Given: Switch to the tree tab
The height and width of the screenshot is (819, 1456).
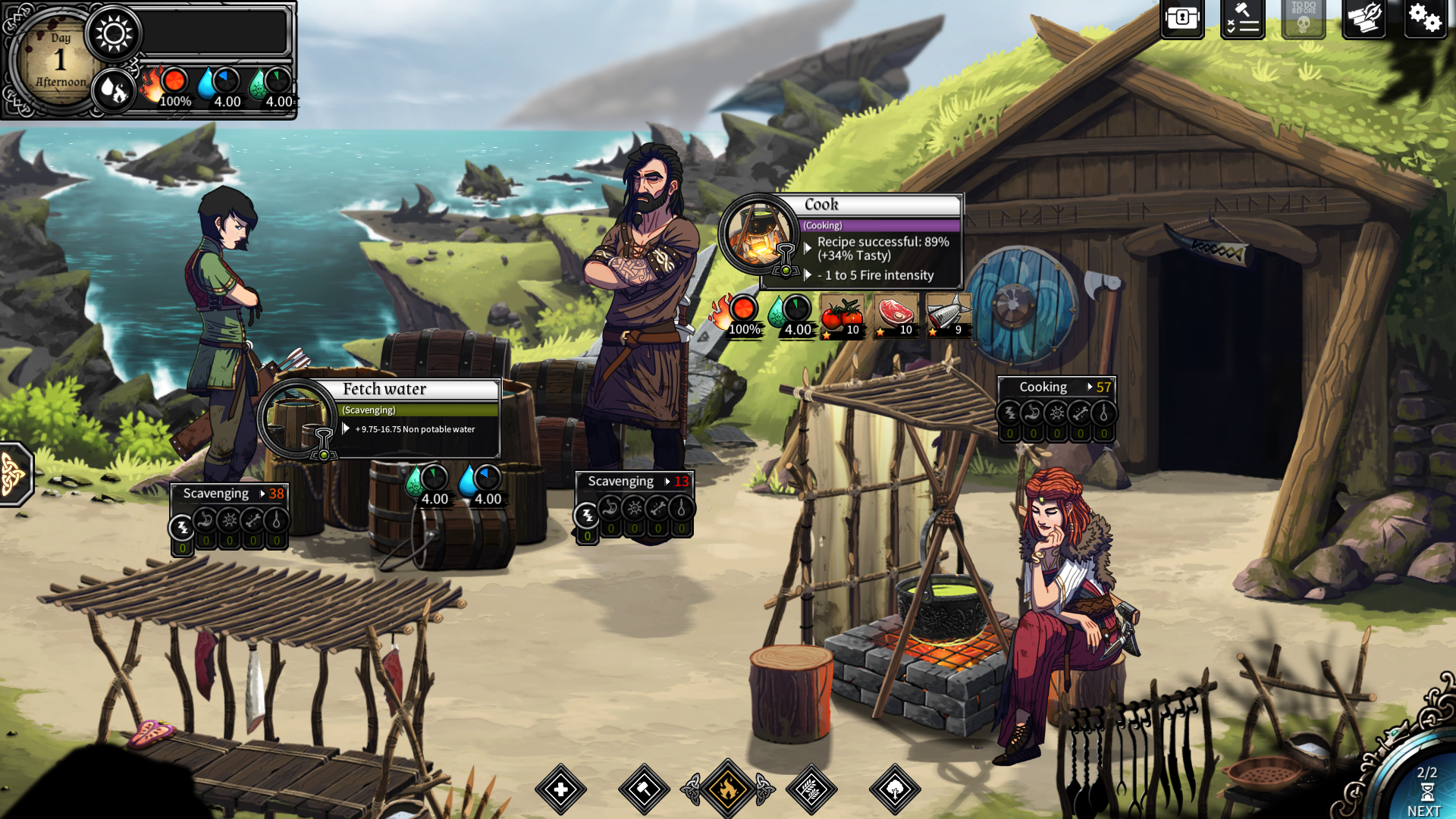Looking at the screenshot, I should click(895, 789).
